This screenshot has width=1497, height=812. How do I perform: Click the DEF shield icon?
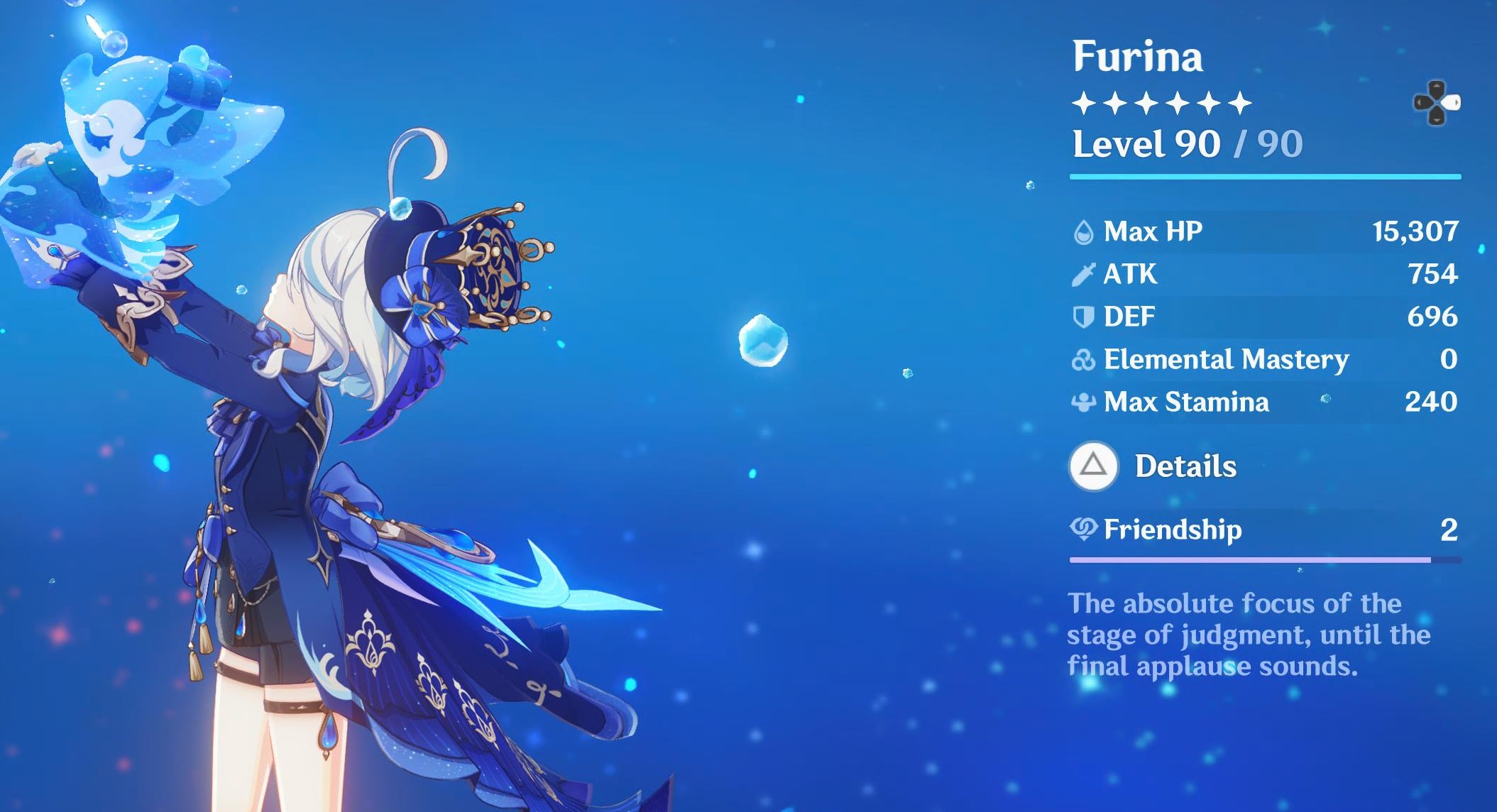click(1084, 317)
